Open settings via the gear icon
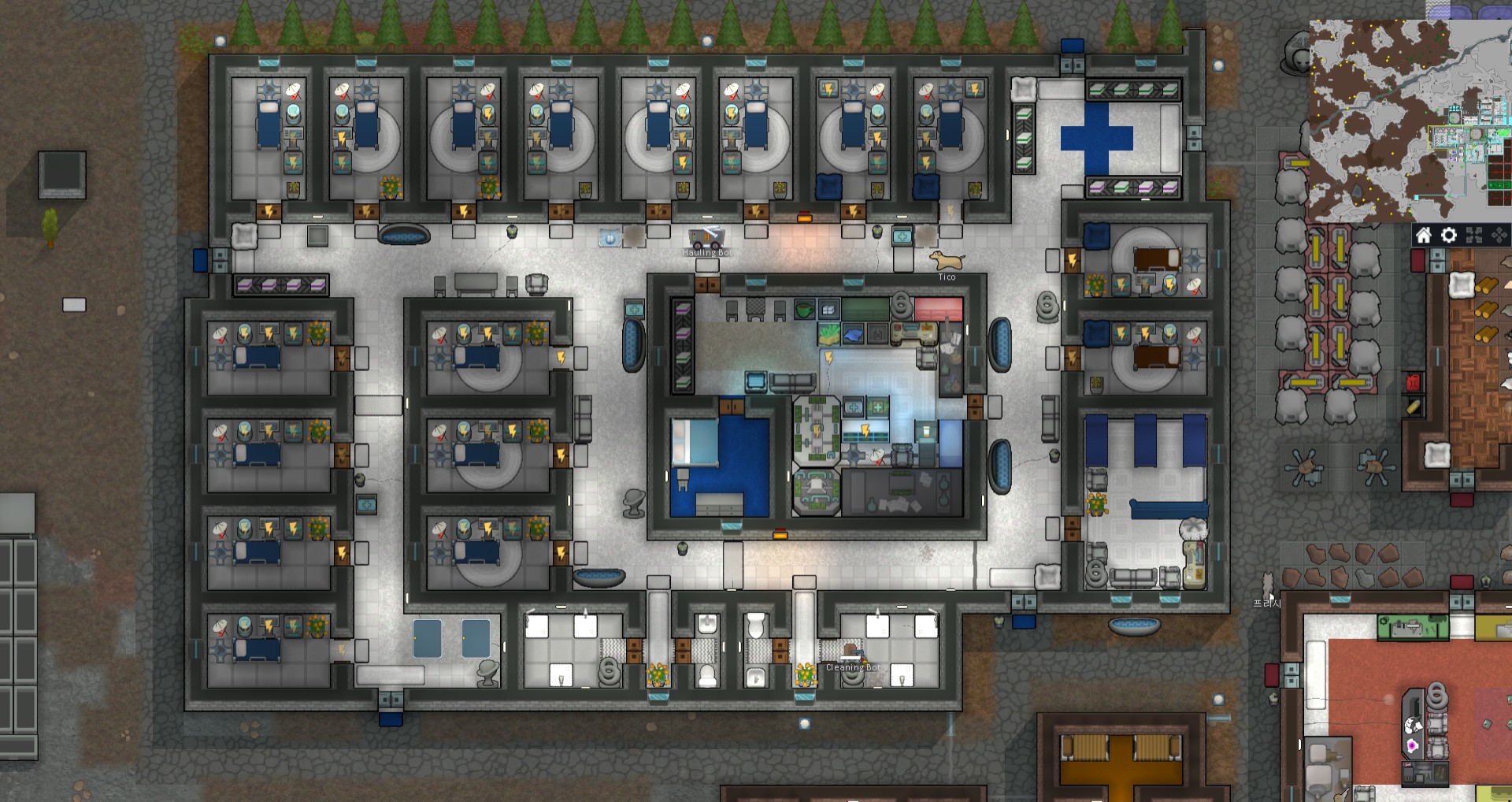The image size is (1512, 802). [x=1448, y=235]
